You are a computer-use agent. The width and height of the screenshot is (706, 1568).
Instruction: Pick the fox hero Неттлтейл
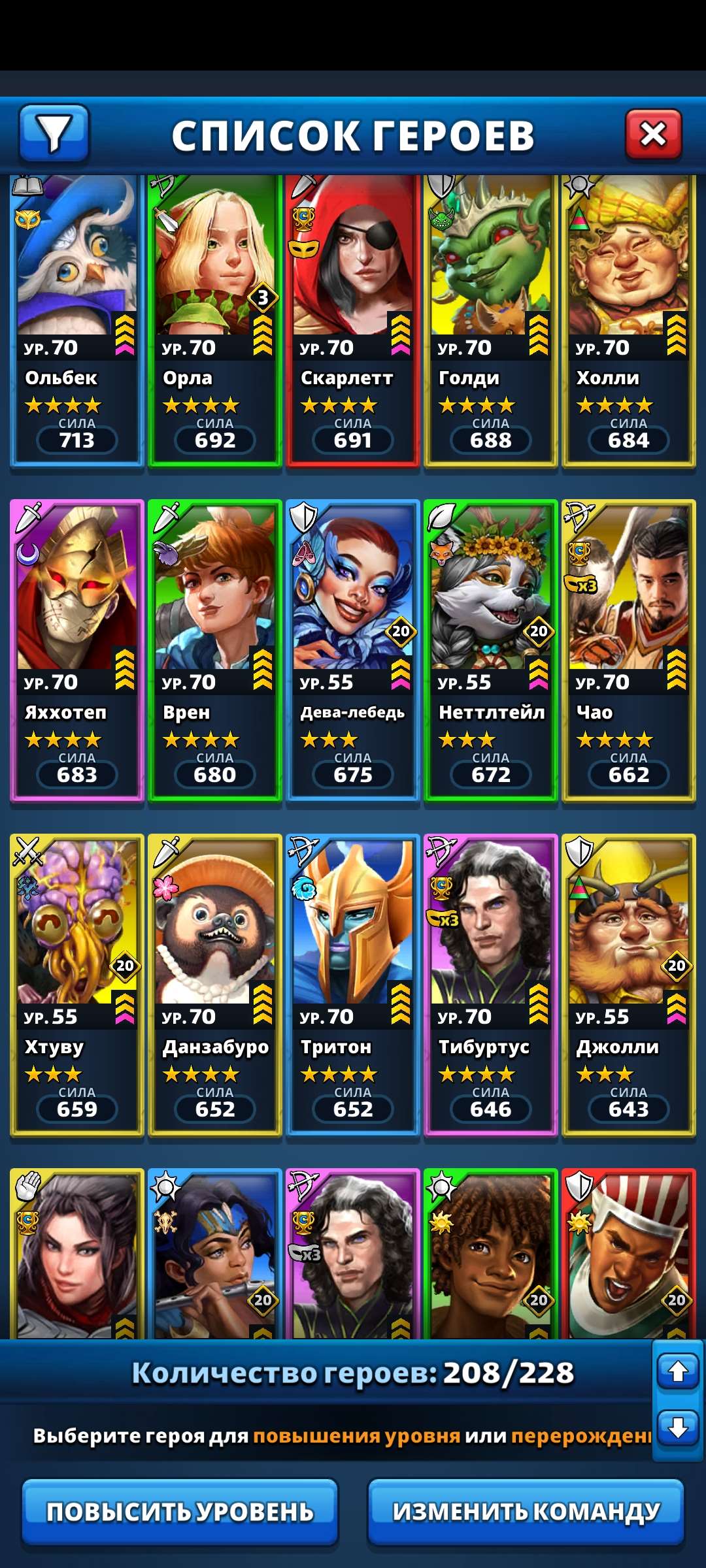coord(490,650)
